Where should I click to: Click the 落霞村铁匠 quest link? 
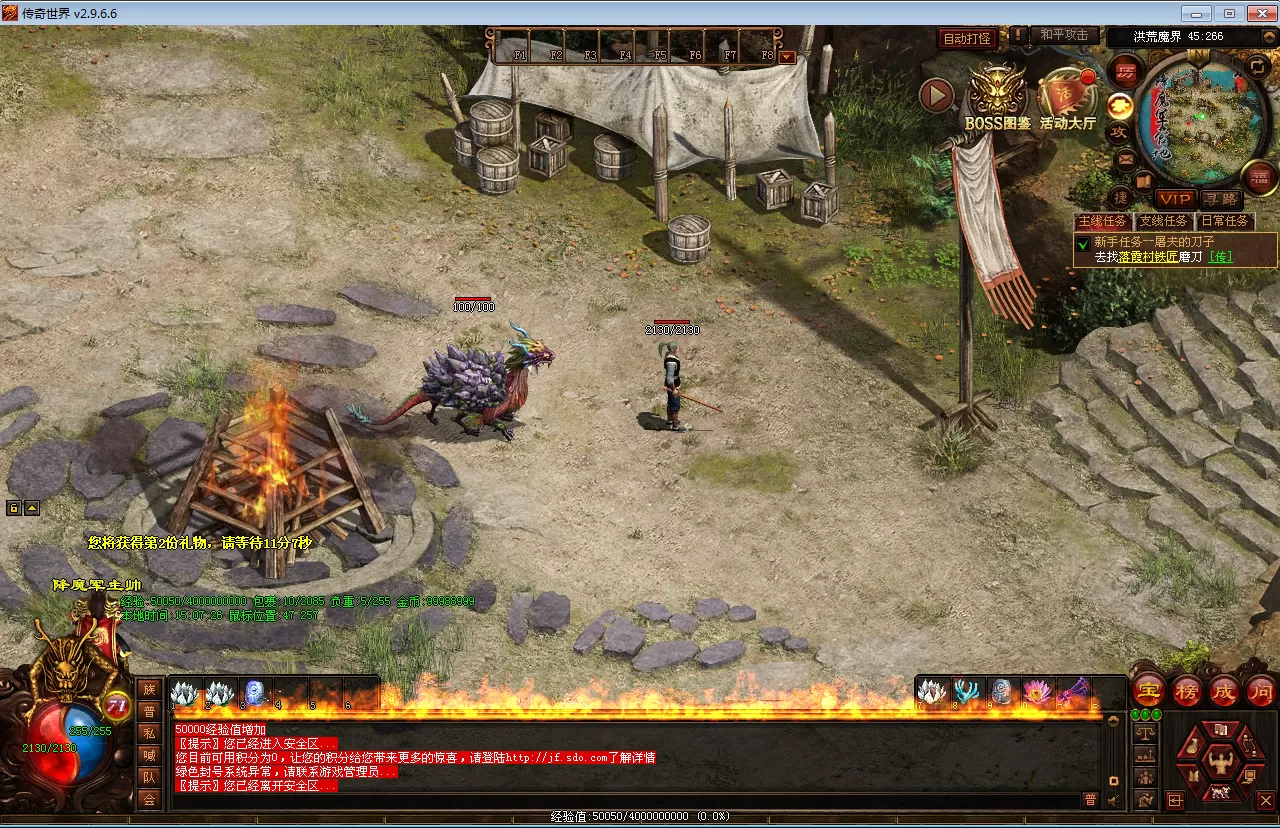(1146, 257)
